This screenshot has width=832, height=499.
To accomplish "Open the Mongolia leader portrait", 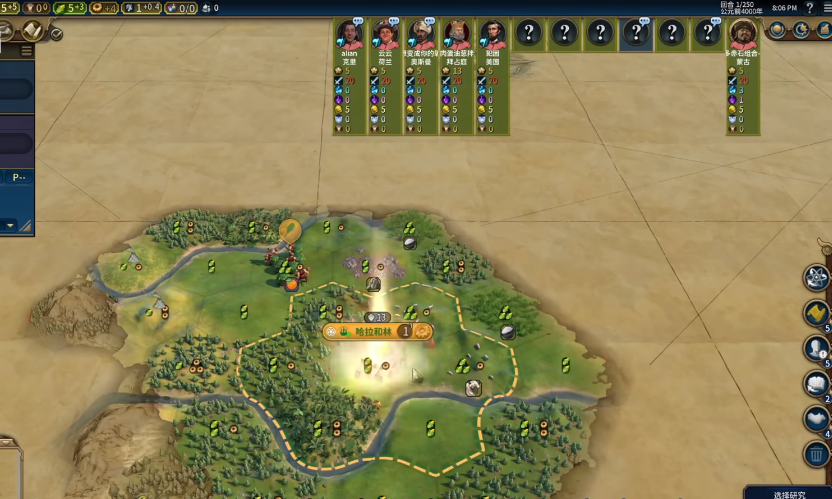I will [742, 35].
